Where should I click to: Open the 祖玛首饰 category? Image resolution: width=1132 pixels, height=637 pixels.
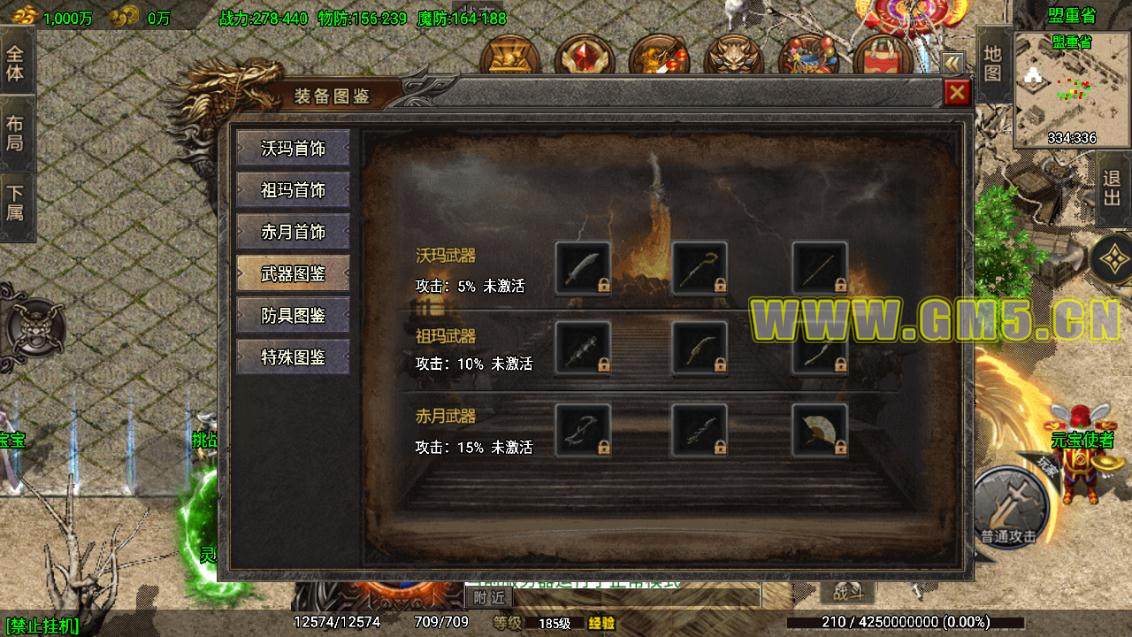coord(293,190)
